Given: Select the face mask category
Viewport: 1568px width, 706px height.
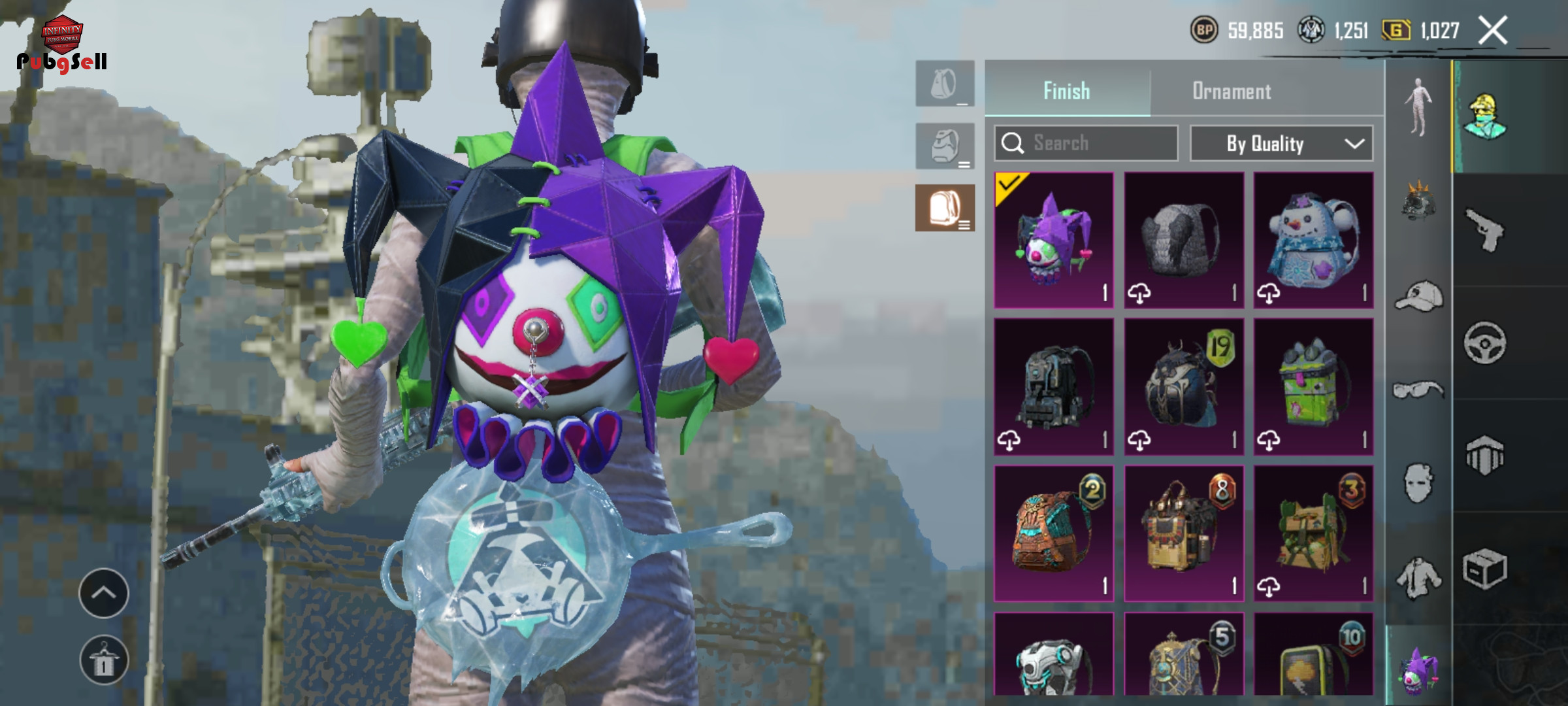Looking at the screenshot, I should [1418, 484].
